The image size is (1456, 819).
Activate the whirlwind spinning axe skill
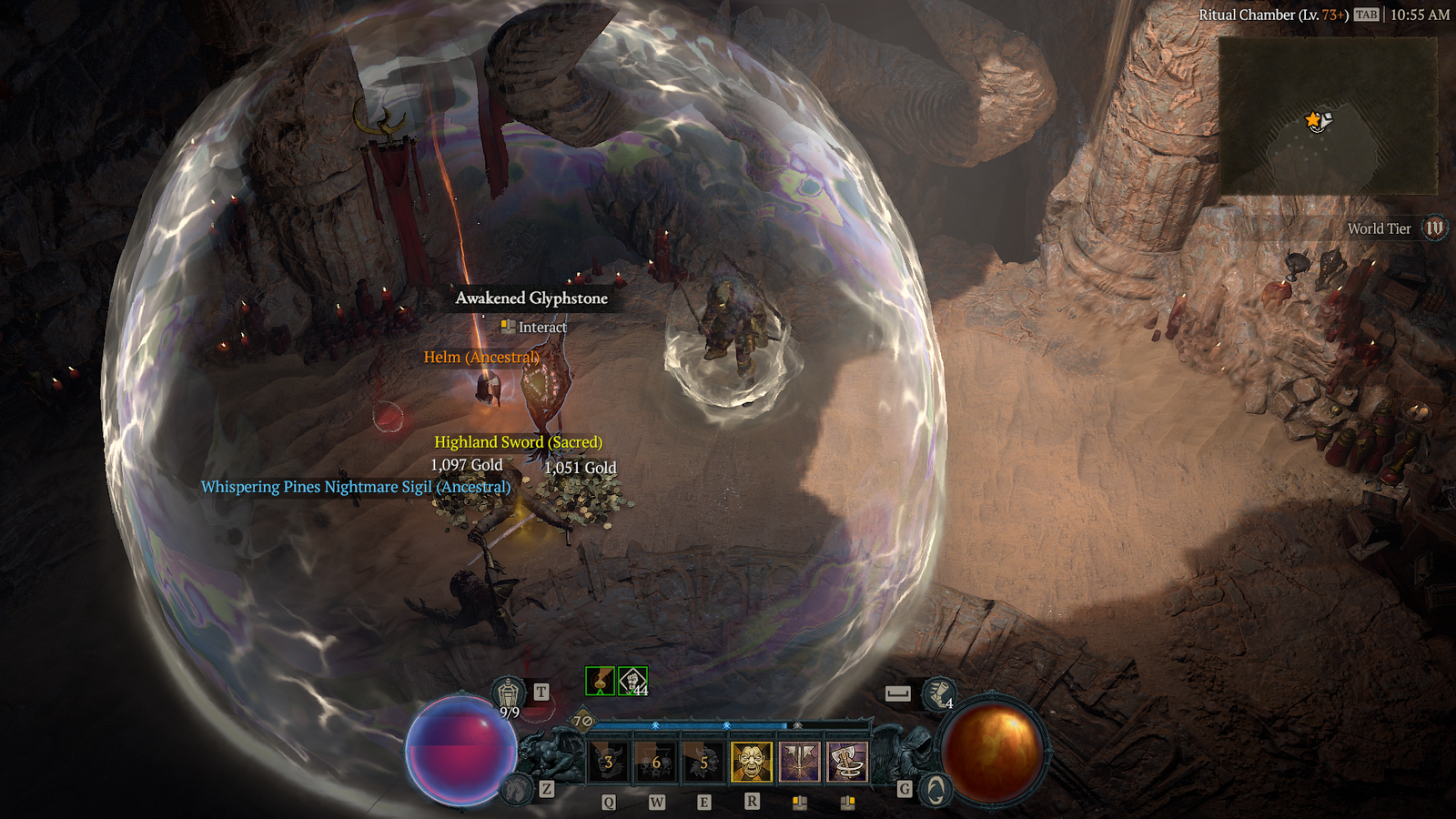[x=847, y=763]
